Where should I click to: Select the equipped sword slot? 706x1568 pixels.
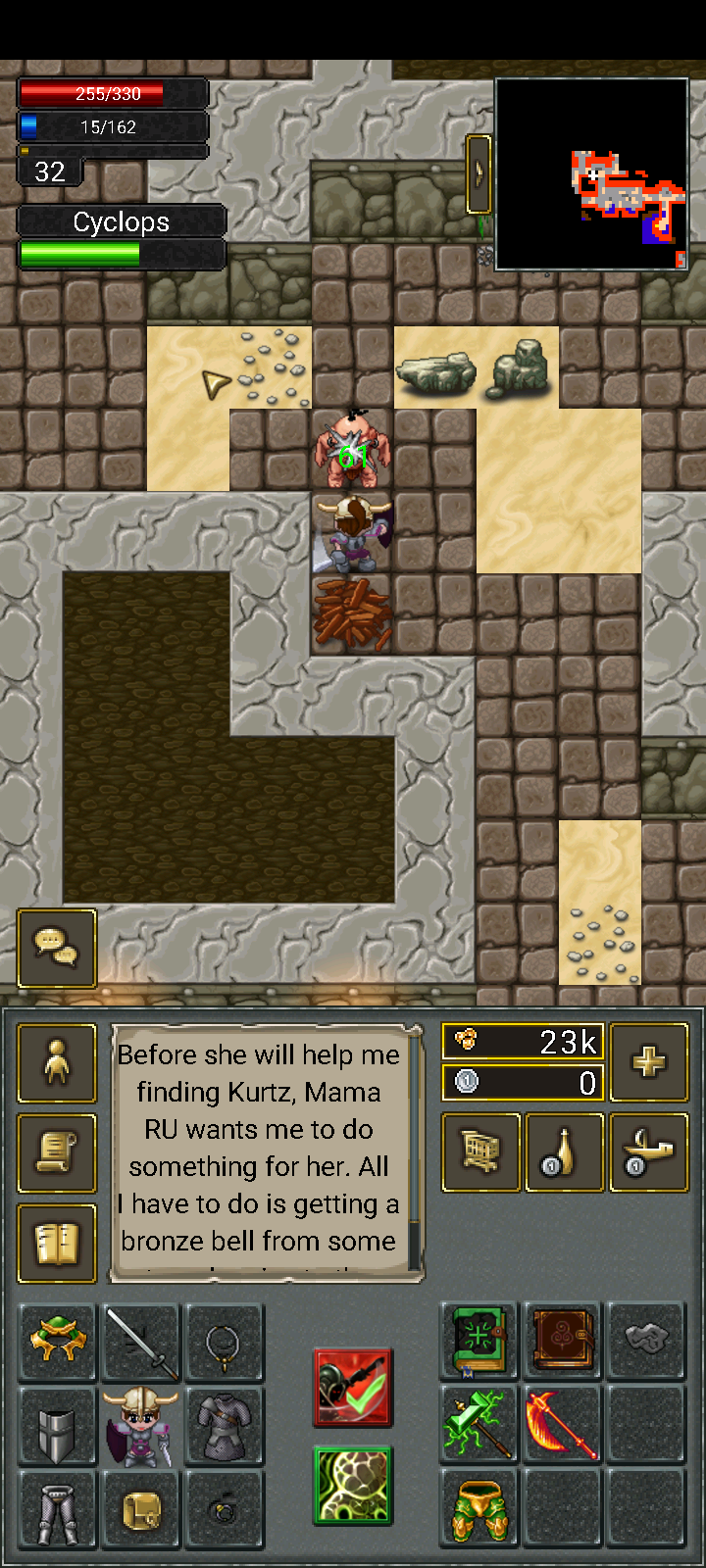(x=141, y=1343)
